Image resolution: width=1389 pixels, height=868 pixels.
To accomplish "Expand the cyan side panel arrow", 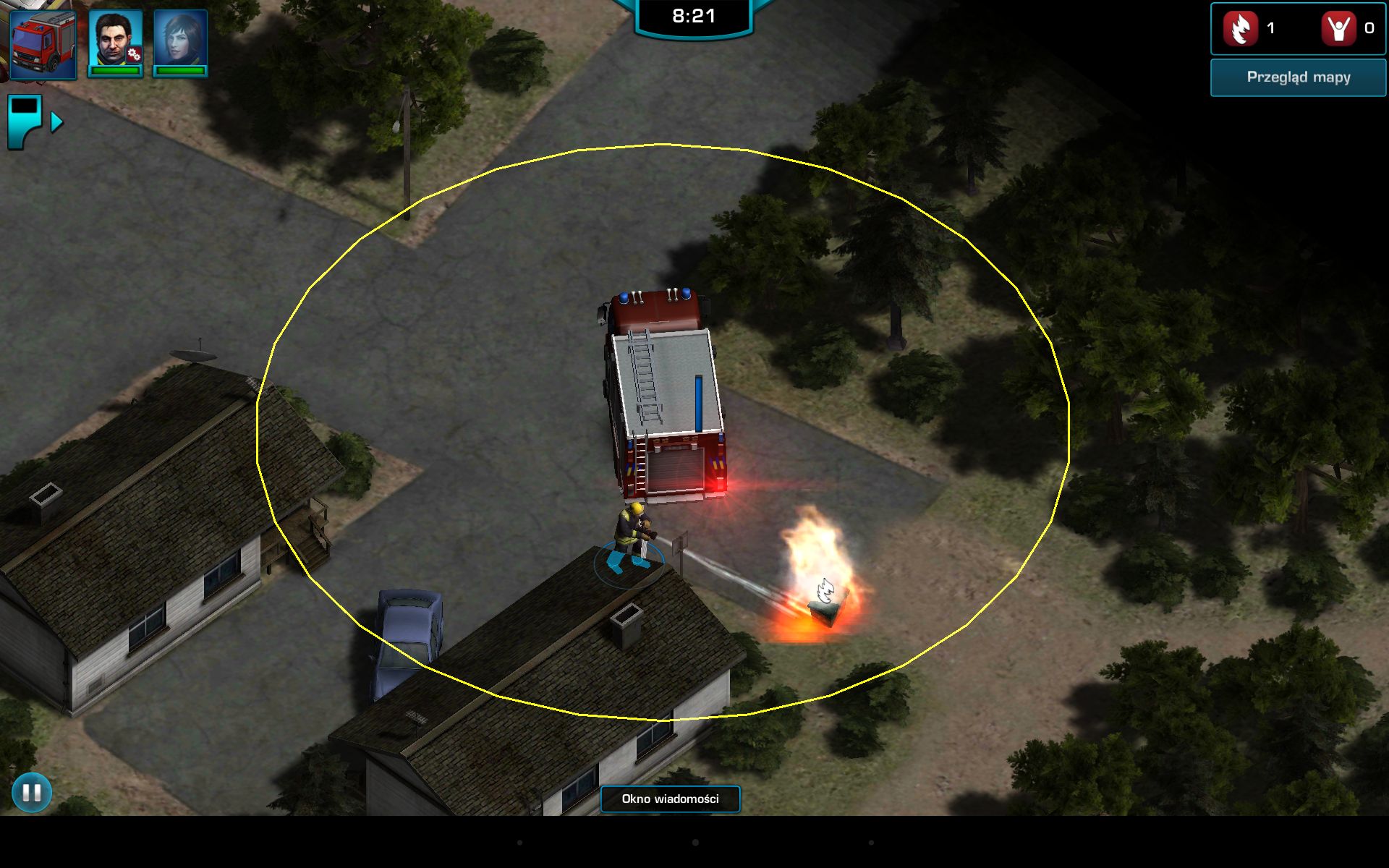I will coord(56,122).
